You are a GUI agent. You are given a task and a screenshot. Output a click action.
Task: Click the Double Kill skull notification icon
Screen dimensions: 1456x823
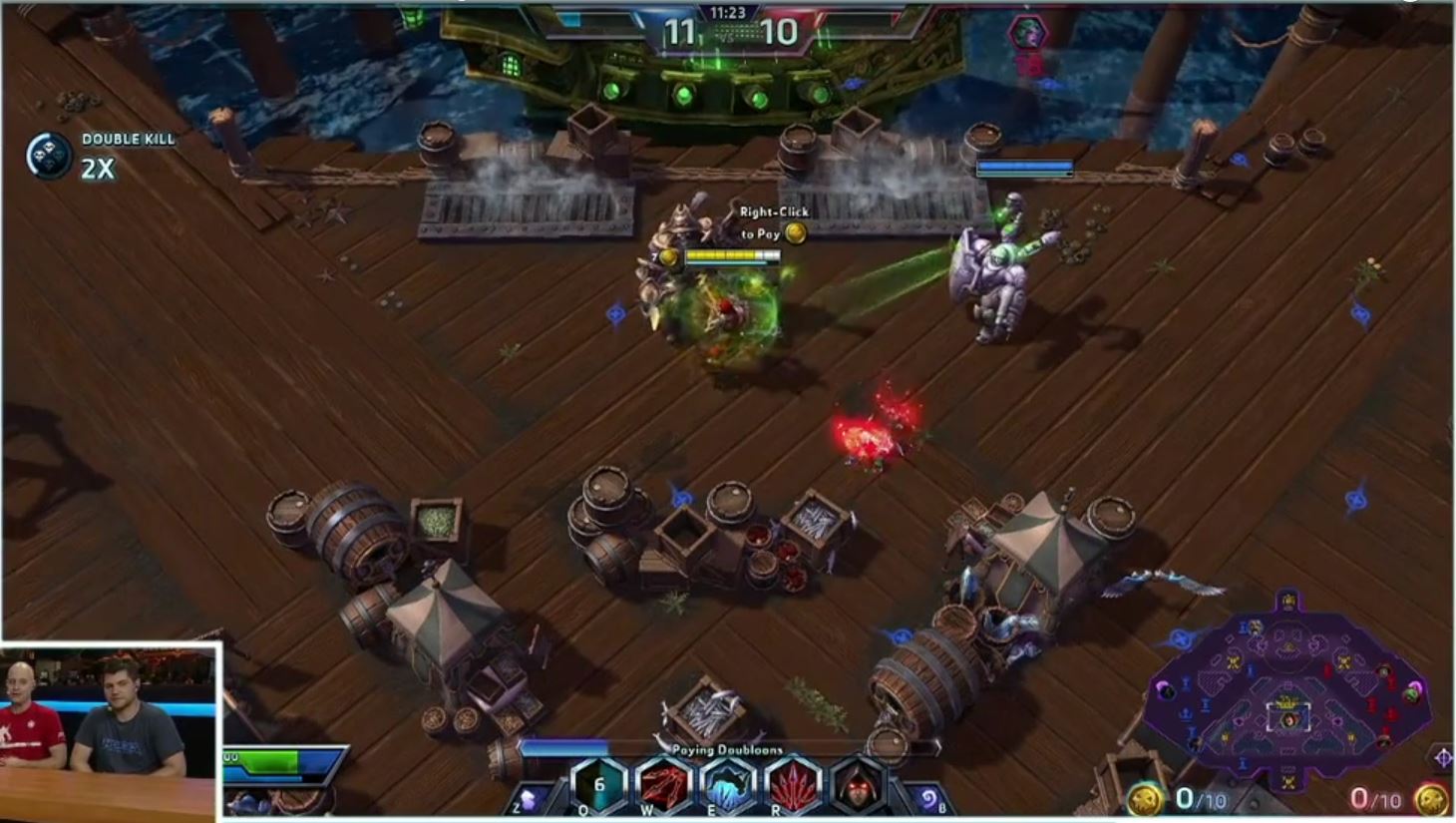(x=49, y=158)
